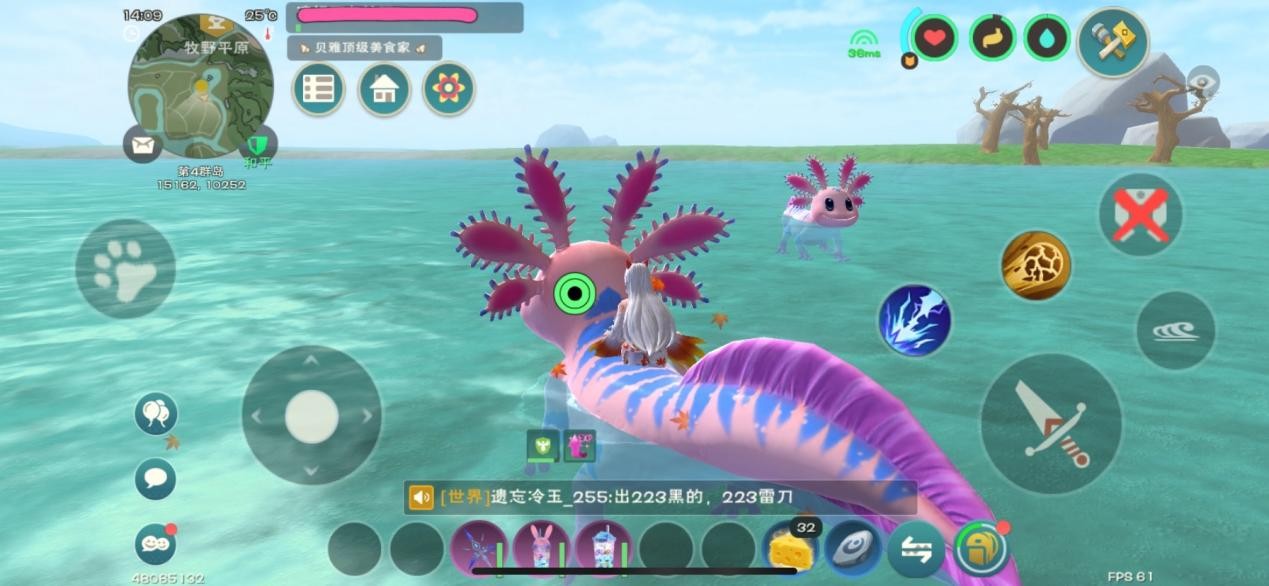The width and height of the screenshot is (1269, 586).
Task: Tap the swap arrows hotbar button
Action: point(915,549)
